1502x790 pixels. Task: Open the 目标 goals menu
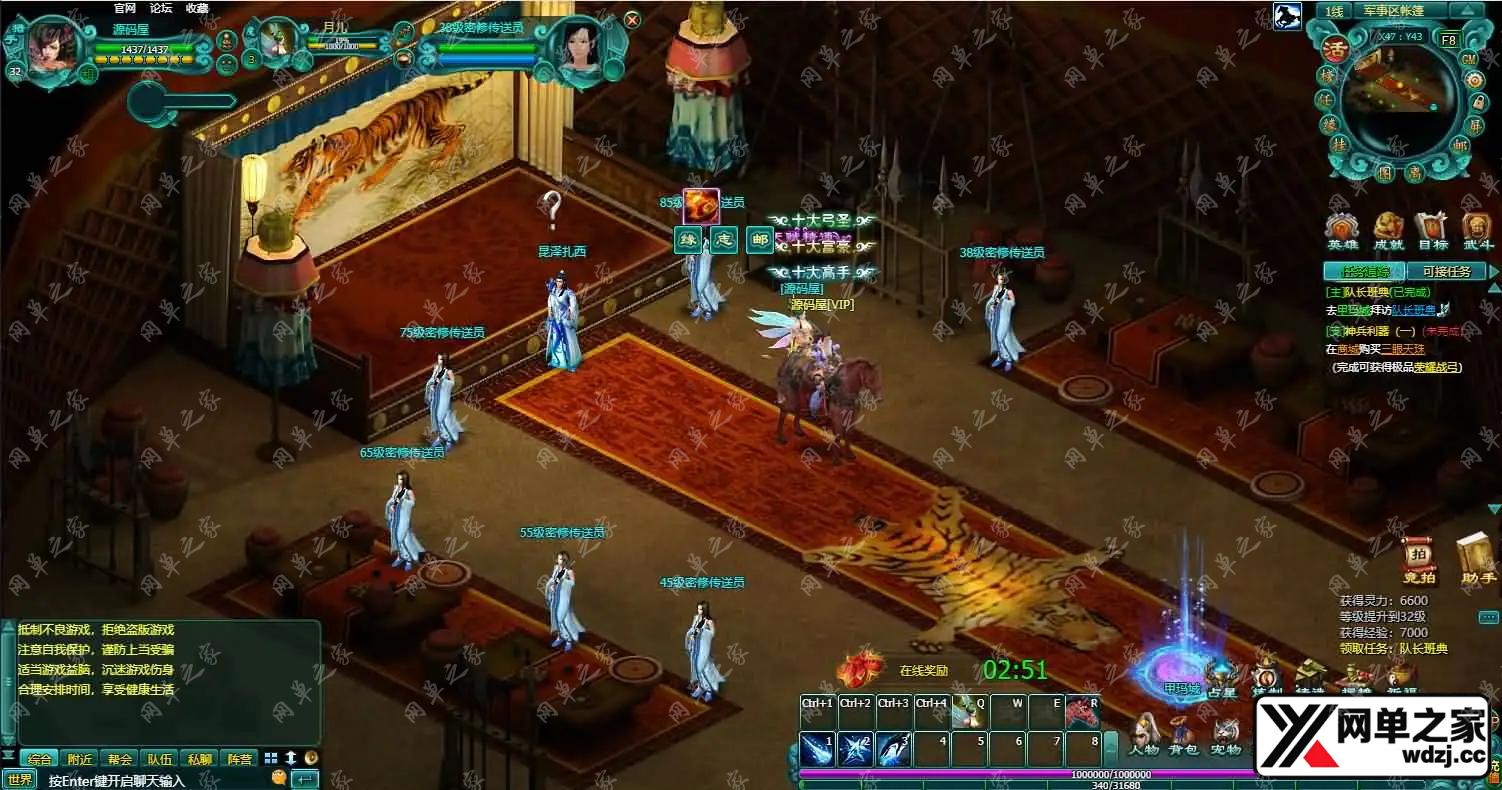pos(1432,232)
